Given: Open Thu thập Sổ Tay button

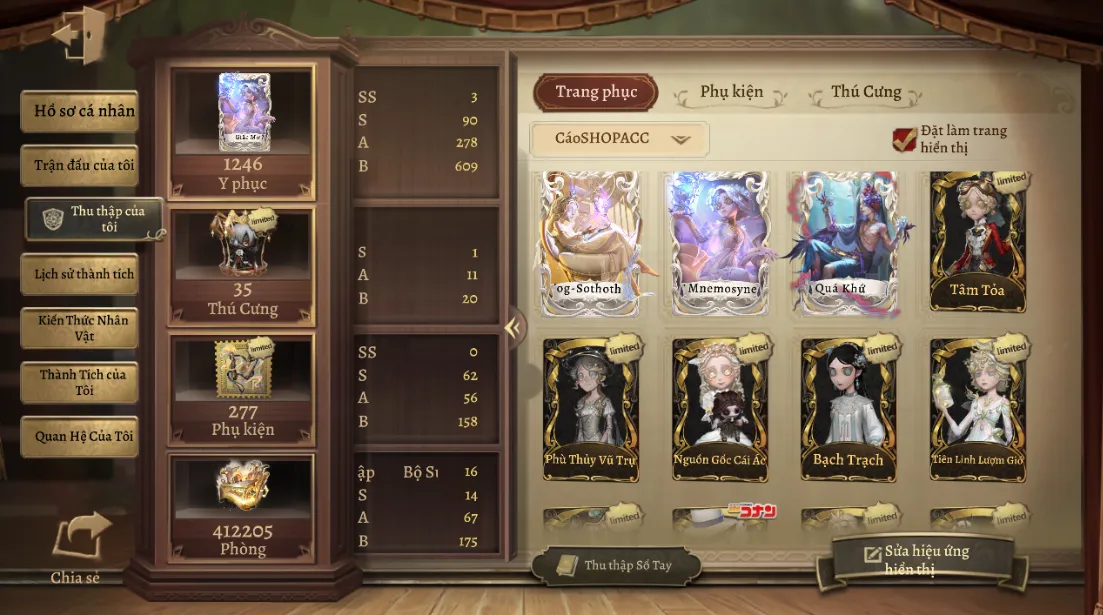Looking at the screenshot, I should click(615, 566).
